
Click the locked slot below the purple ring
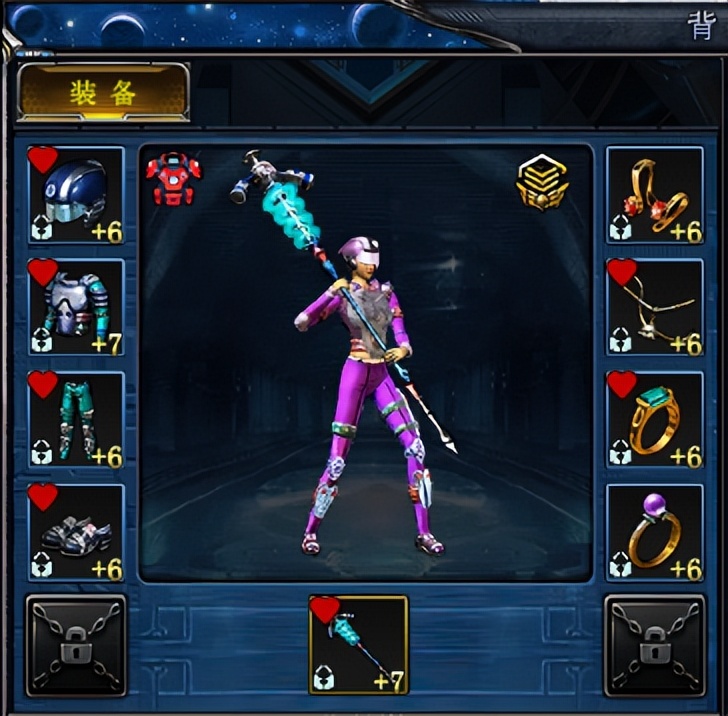tap(655, 645)
